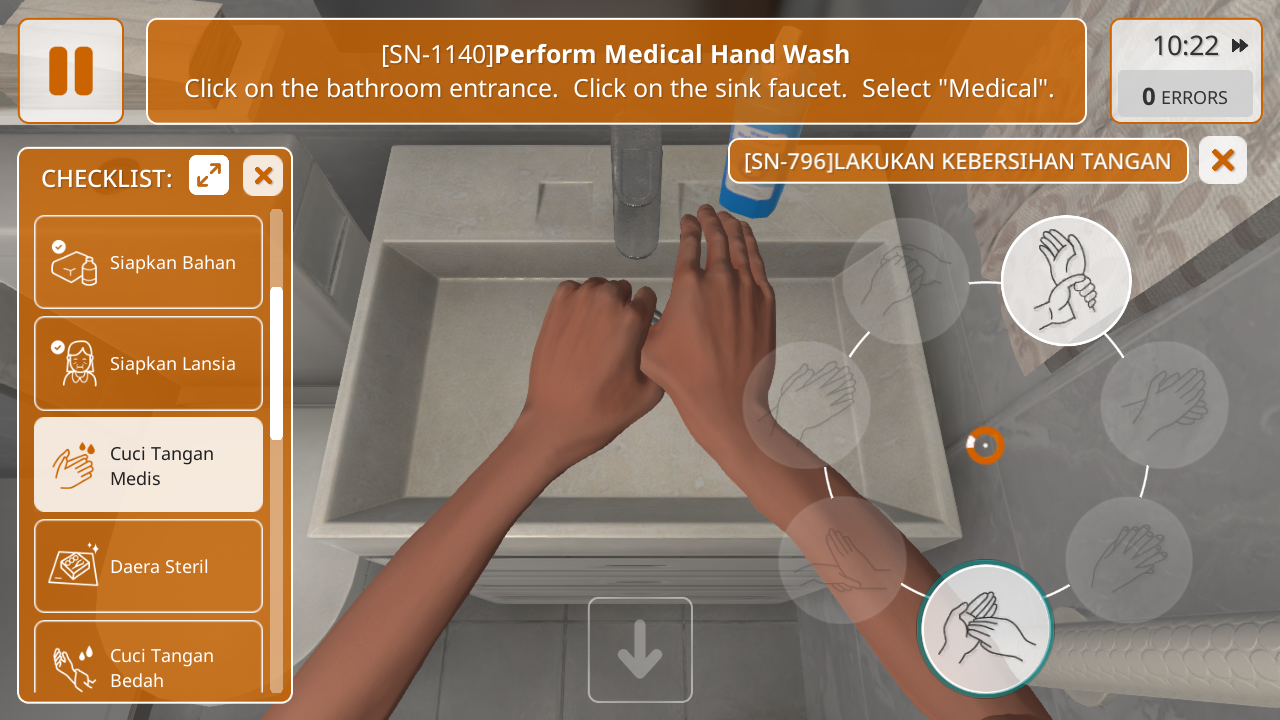Close the Lakukan Kebersihan Tangan banner

1222,160
